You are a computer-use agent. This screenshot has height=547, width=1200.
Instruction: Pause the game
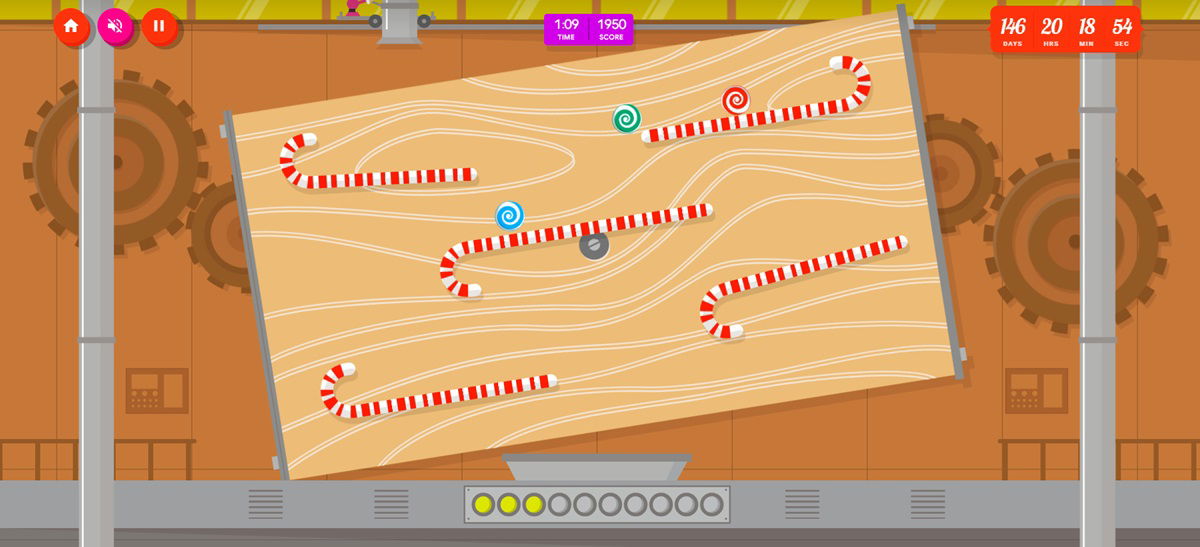coord(159,26)
